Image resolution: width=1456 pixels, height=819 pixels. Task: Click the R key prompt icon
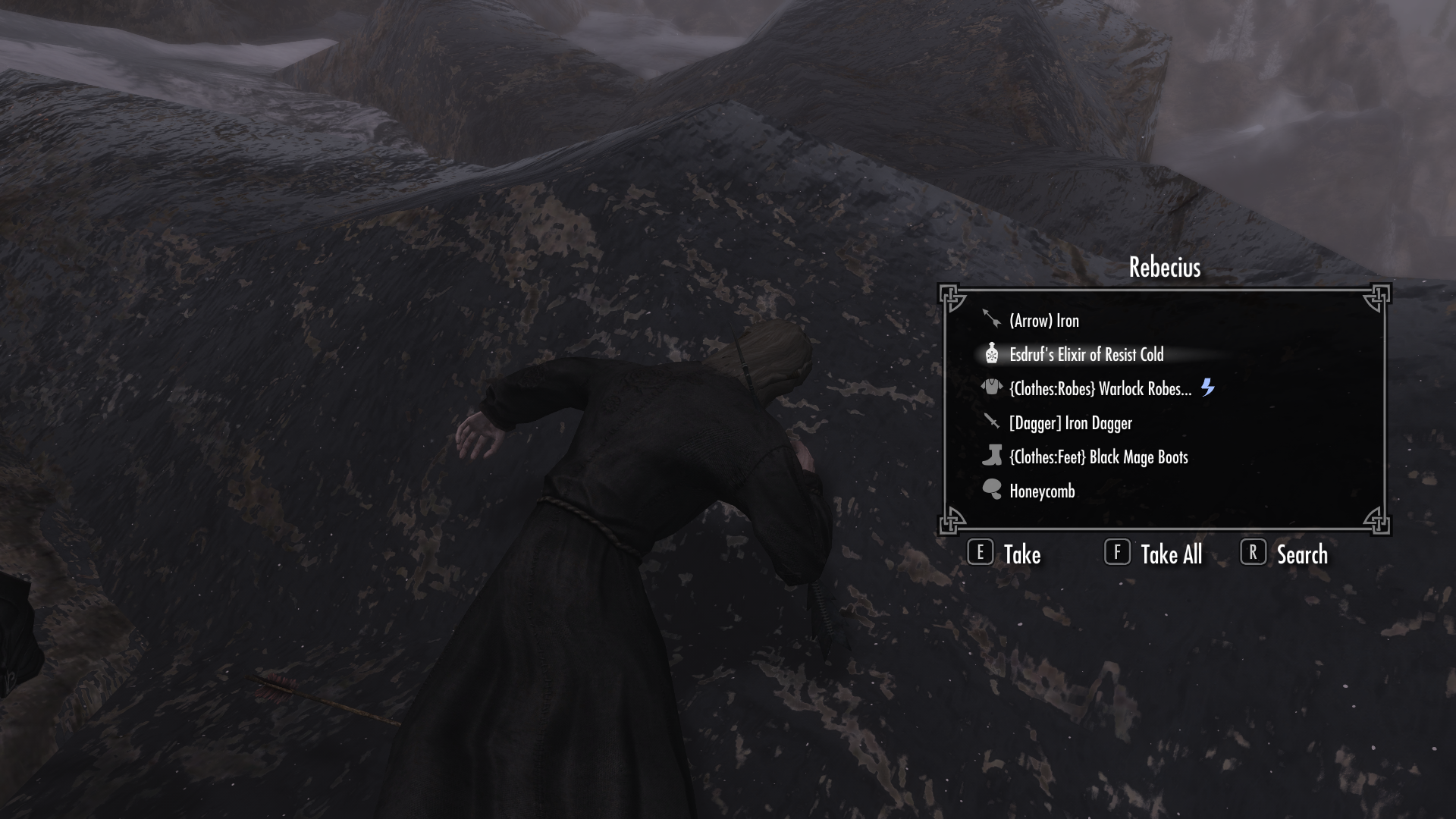tap(1253, 554)
